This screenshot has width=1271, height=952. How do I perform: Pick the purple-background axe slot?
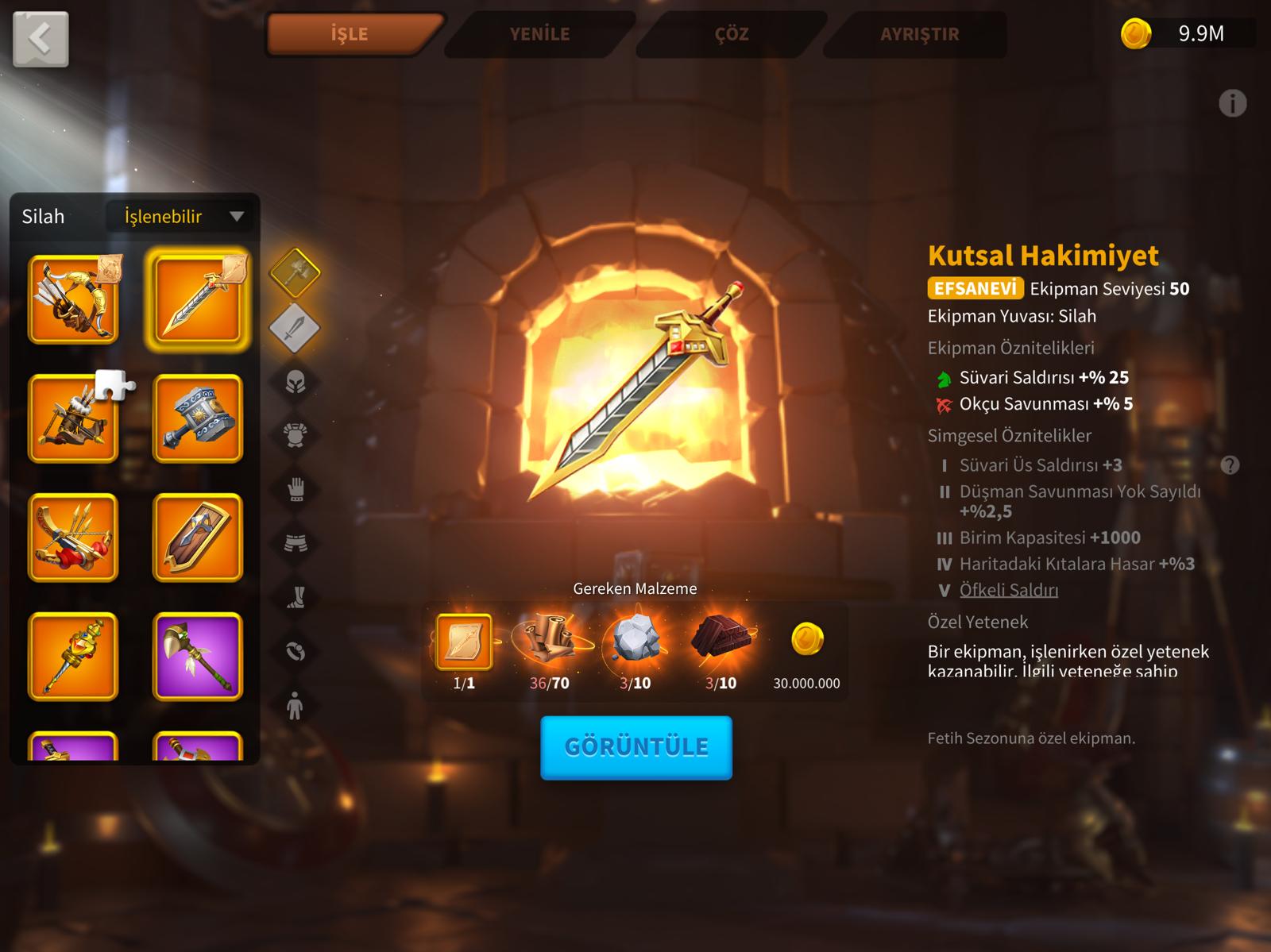pyautogui.click(x=197, y=657)
